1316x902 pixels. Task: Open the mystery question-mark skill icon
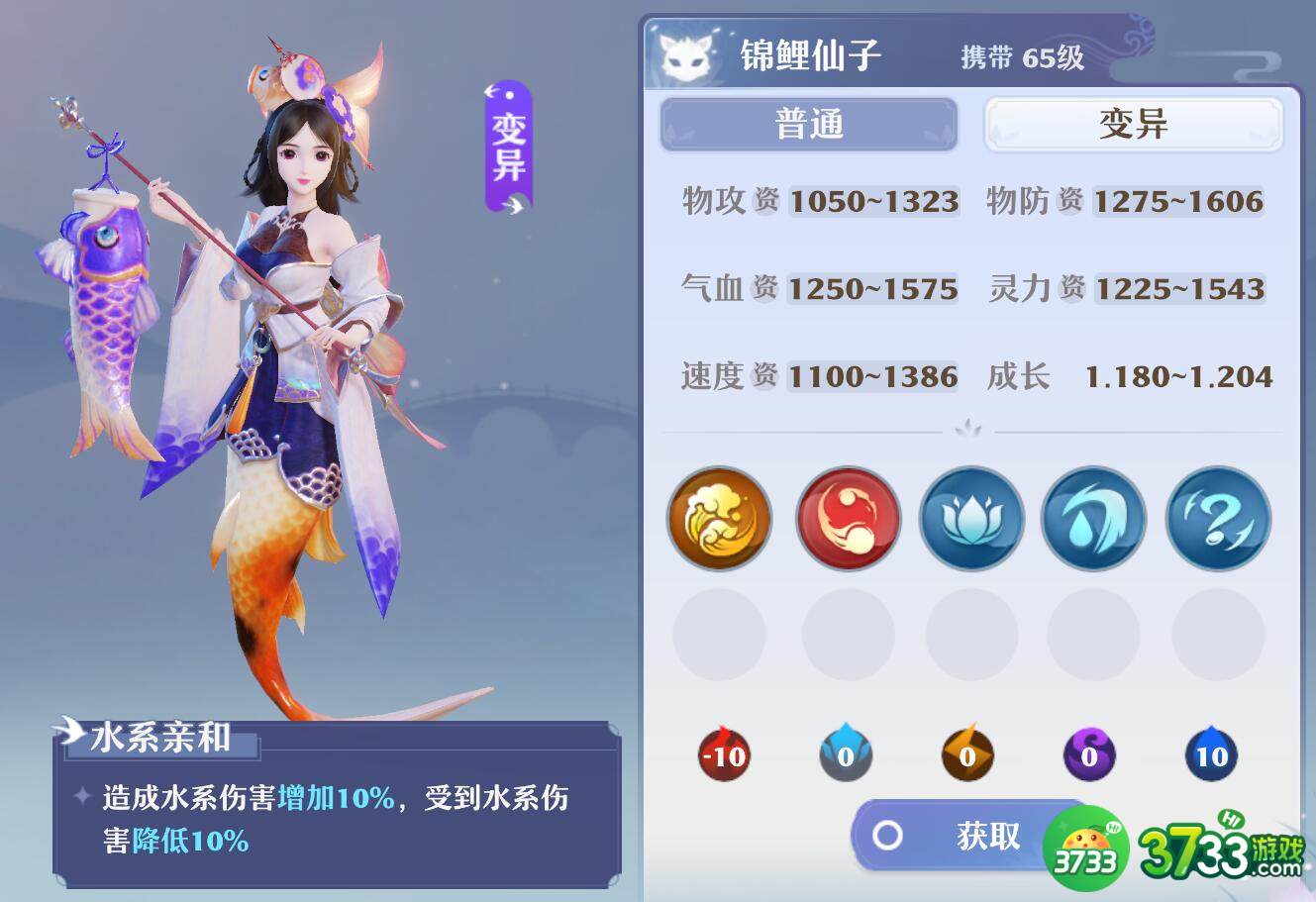click(x=1218, y=520)
